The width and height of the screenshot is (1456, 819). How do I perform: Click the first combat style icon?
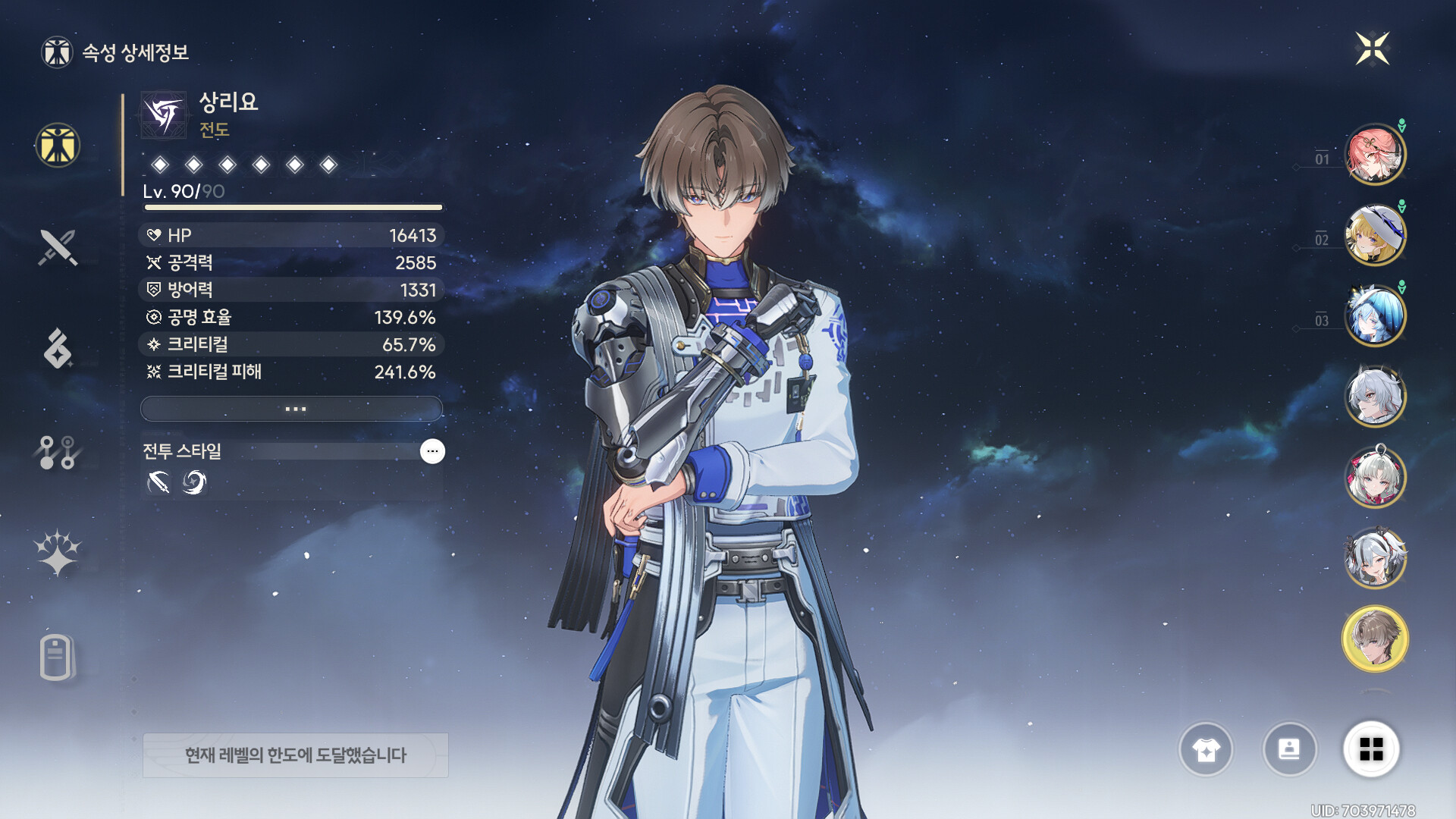point(158,482)
